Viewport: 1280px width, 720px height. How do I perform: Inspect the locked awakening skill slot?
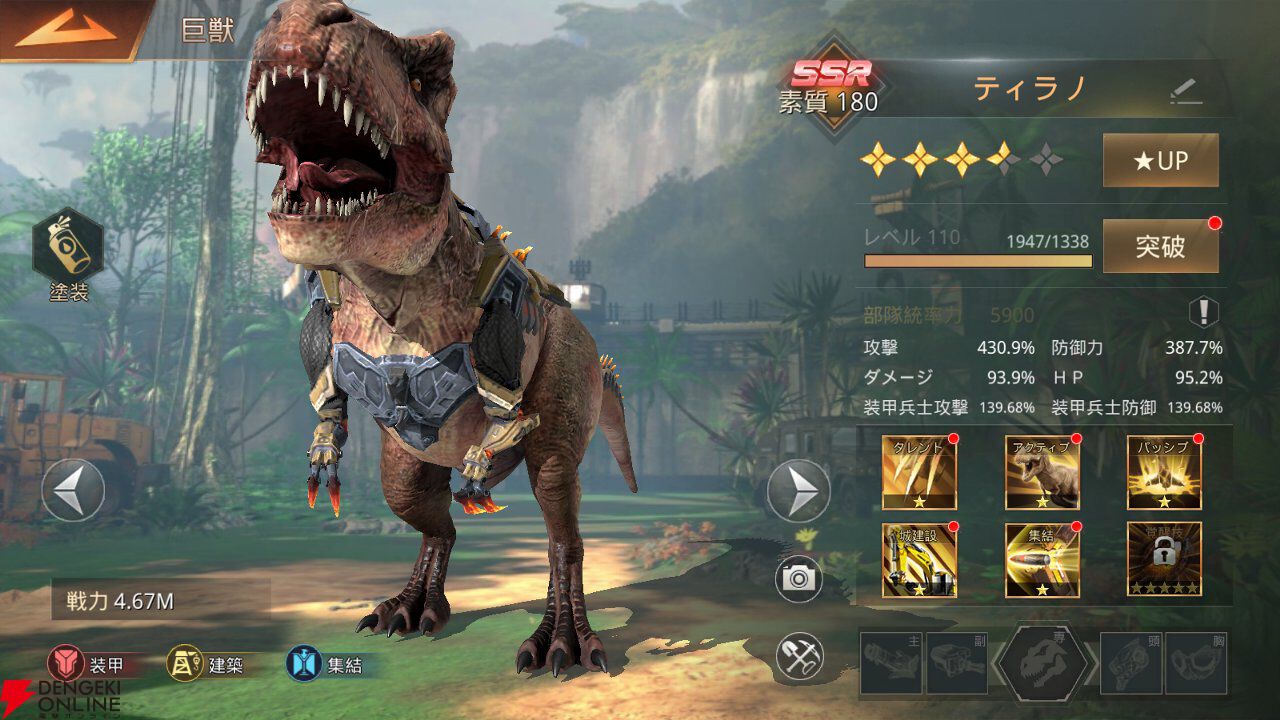pyautogui.click(x=1164, y=560)
